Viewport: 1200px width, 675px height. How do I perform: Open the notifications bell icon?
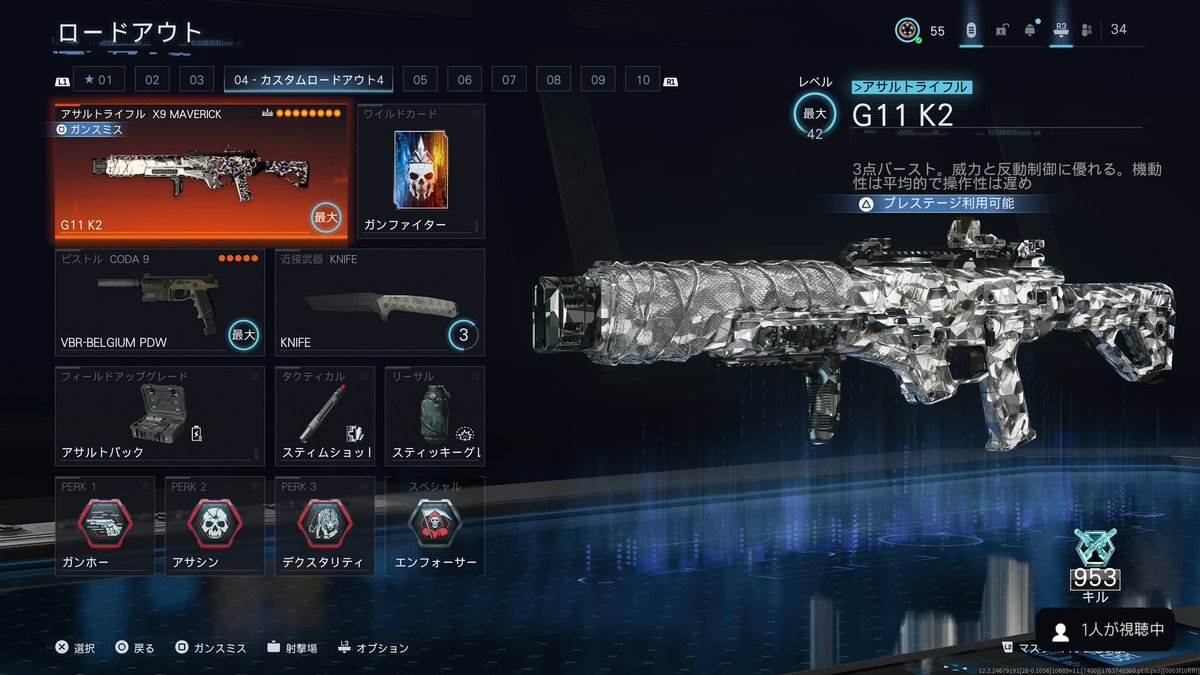pyautogui.click(x=1030, y=30)
